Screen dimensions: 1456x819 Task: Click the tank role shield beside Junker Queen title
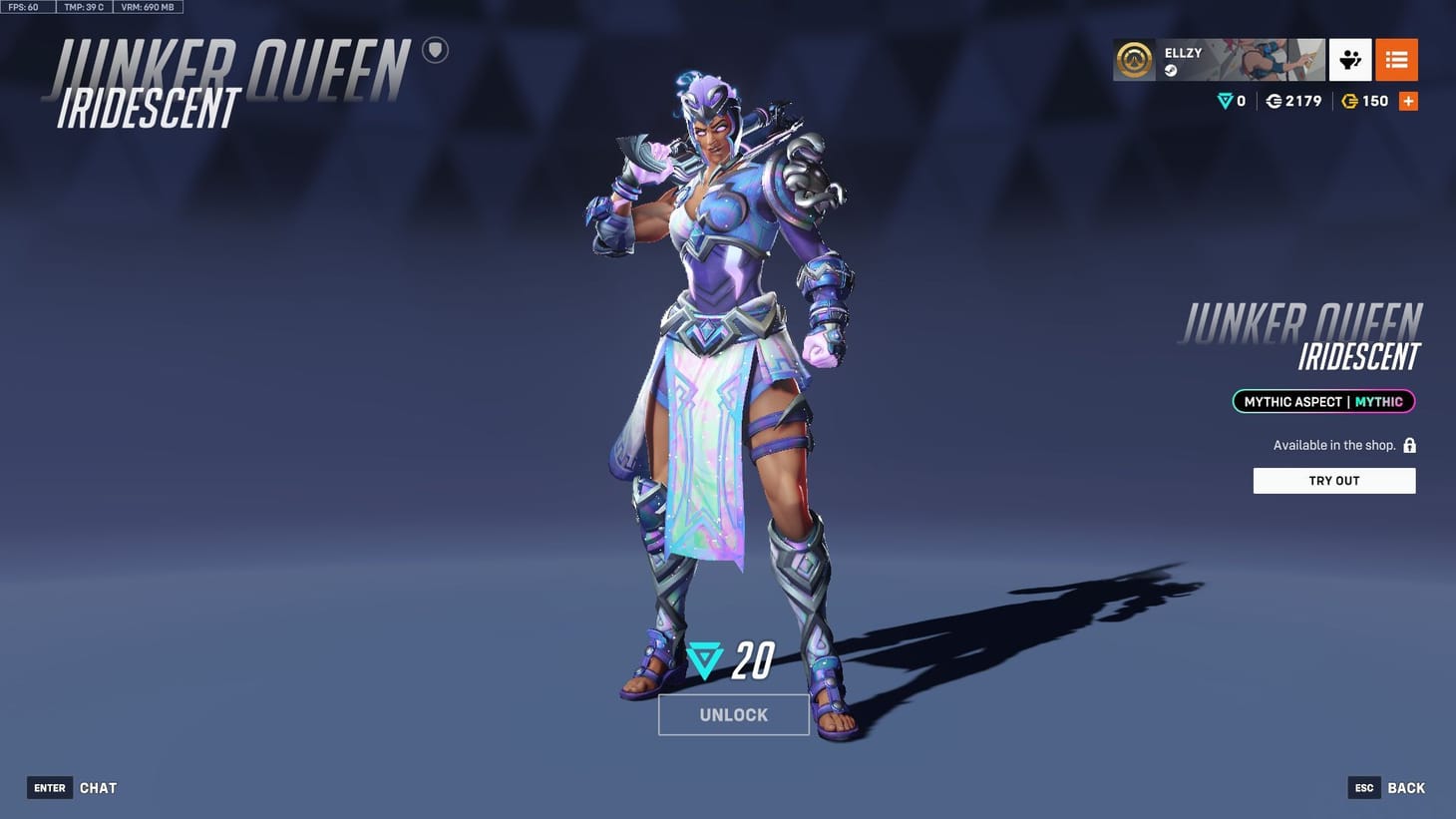[435, 50]
